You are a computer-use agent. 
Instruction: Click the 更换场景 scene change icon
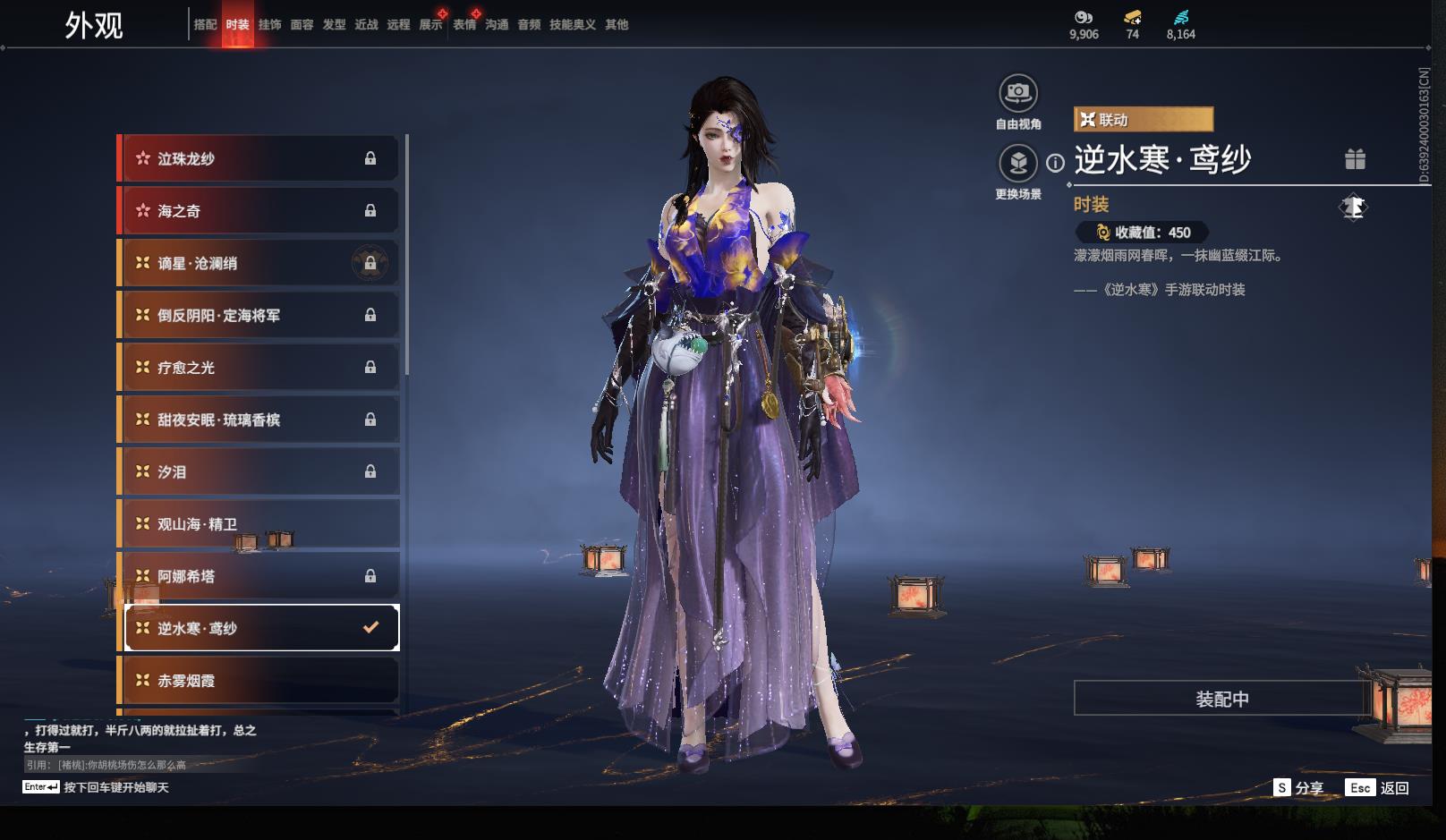(1018, 164)
